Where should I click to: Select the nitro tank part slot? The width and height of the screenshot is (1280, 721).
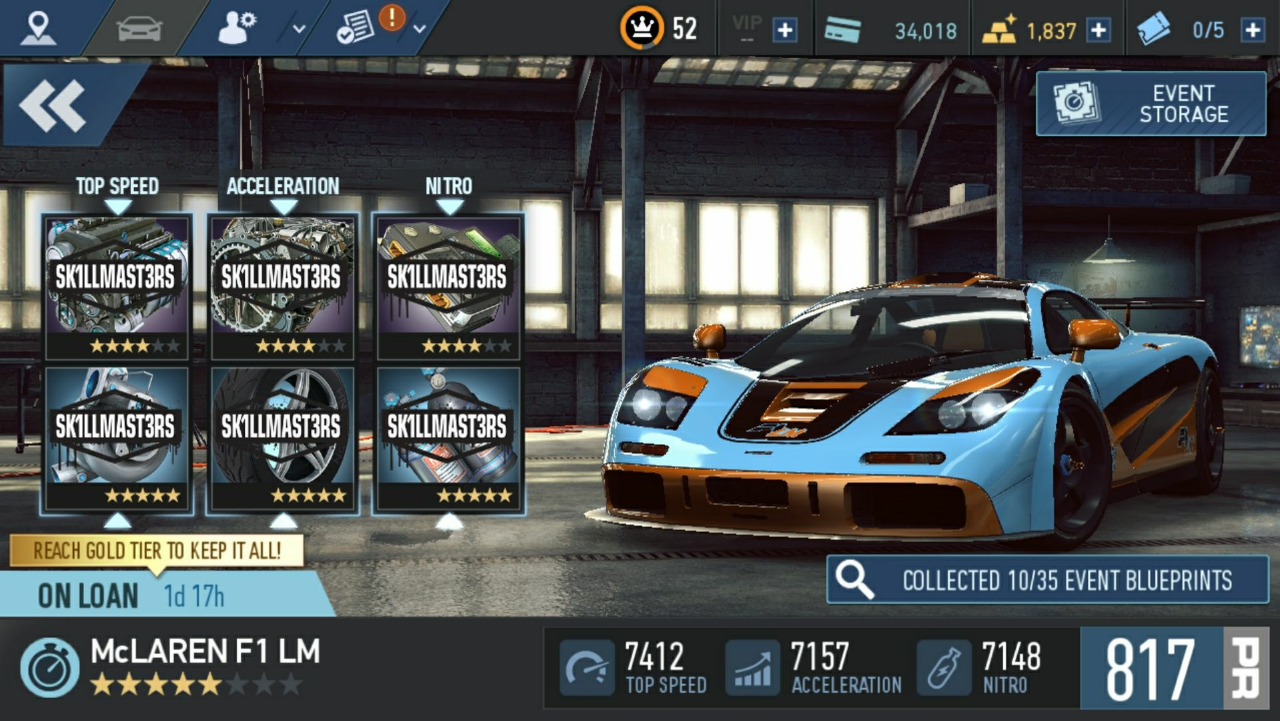(449, 440)
